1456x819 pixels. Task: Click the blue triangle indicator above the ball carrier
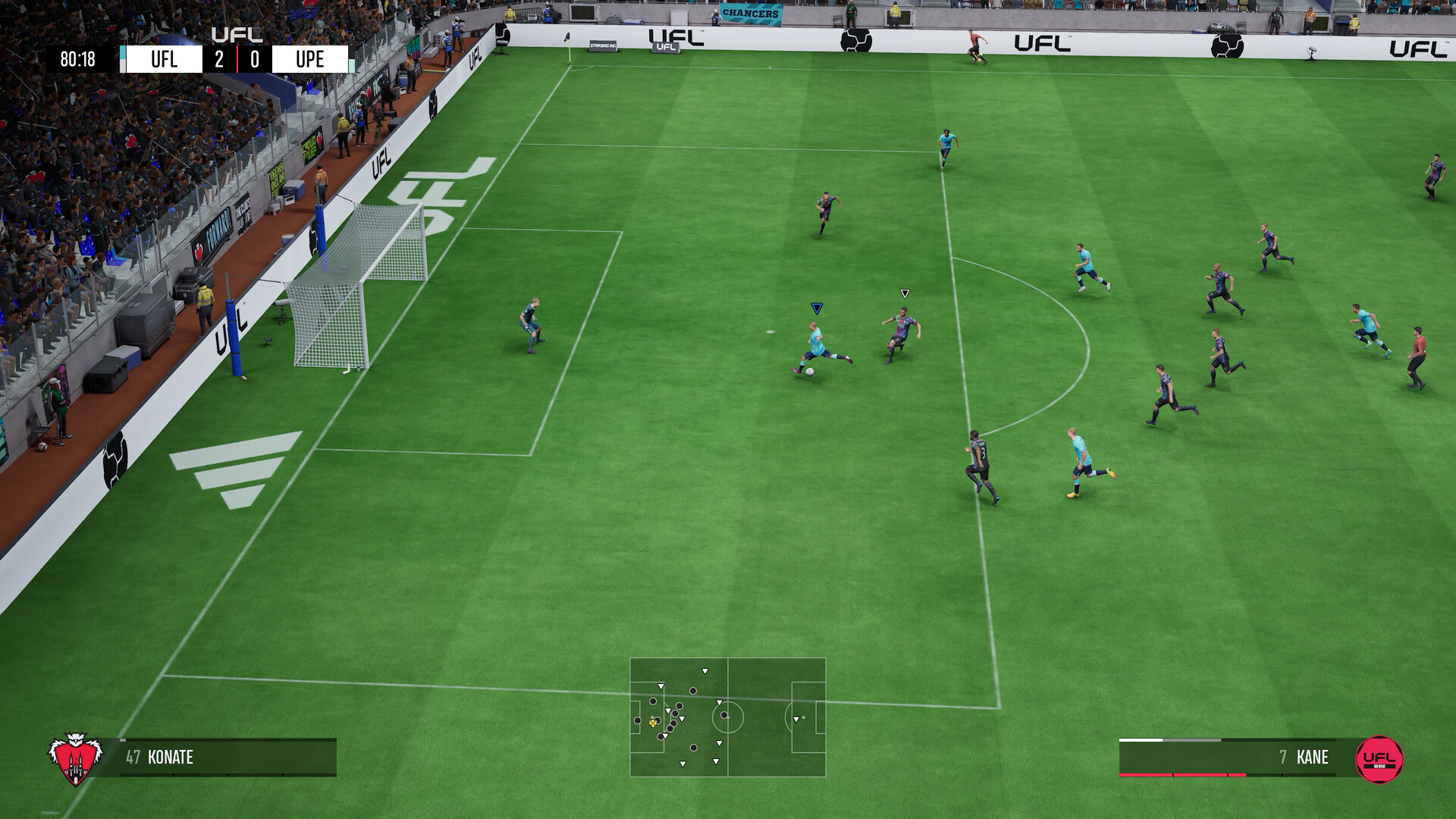(817, 308)
